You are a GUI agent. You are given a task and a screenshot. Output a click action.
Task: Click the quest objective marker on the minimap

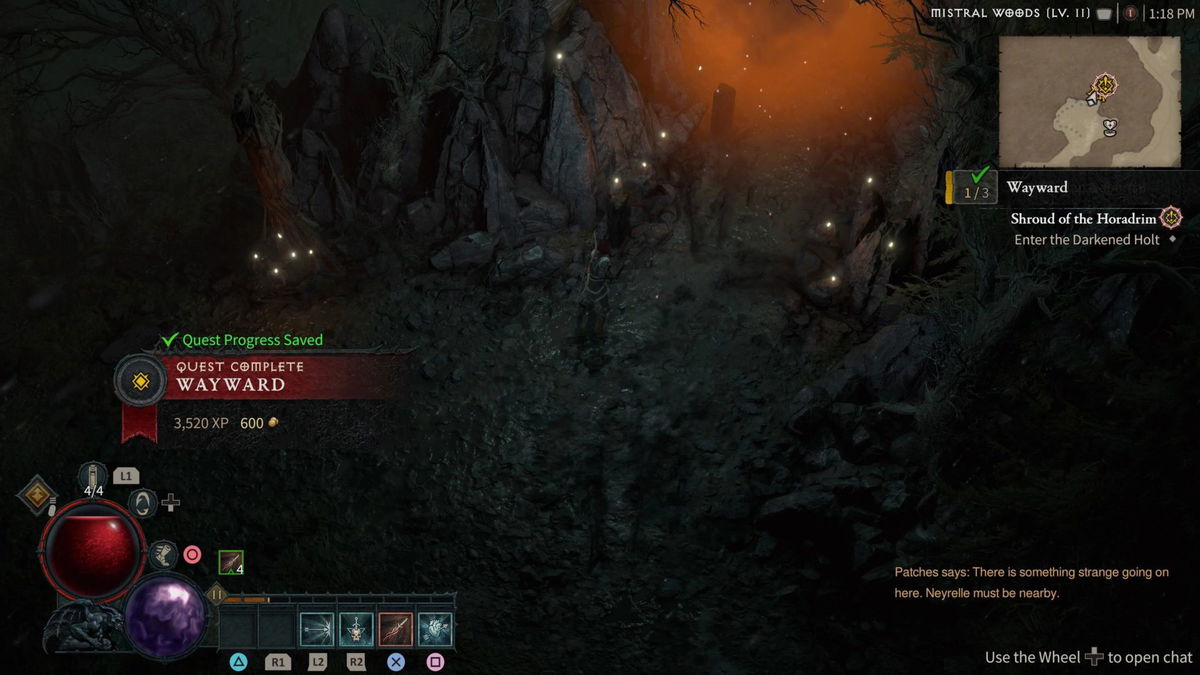point(1104,86)
